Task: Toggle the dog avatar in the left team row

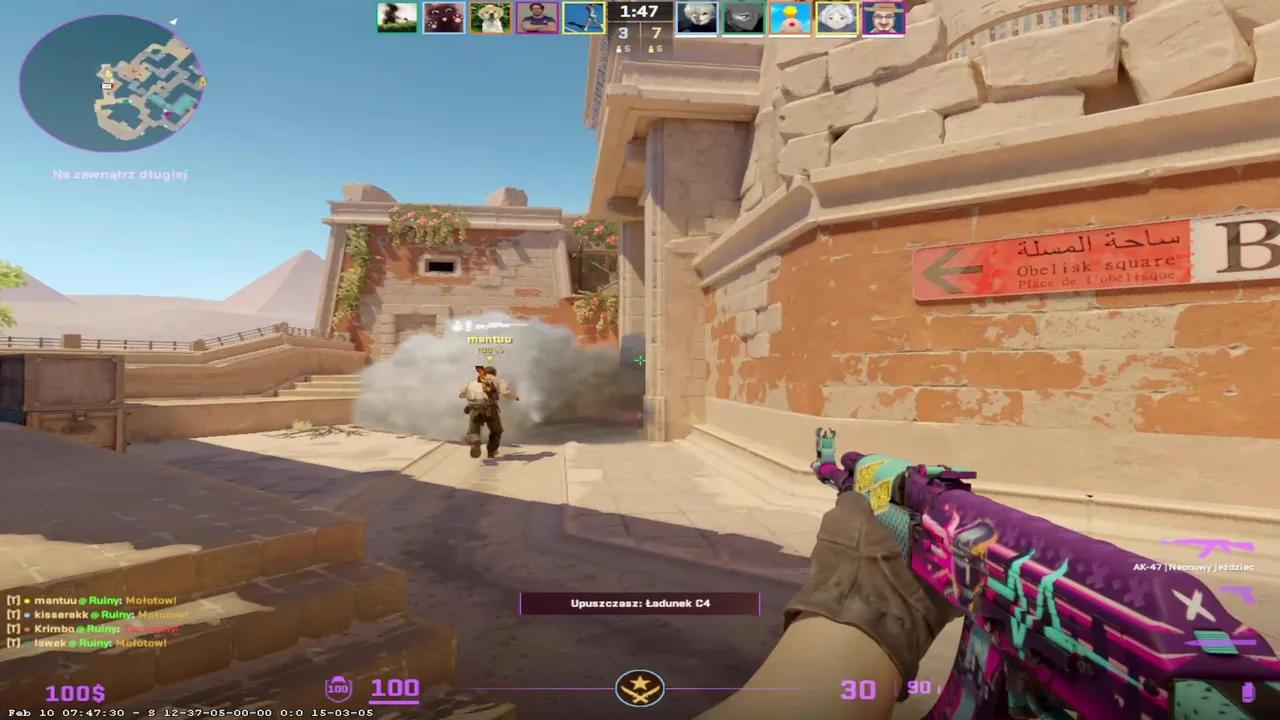Action: (x=490, y=16)
